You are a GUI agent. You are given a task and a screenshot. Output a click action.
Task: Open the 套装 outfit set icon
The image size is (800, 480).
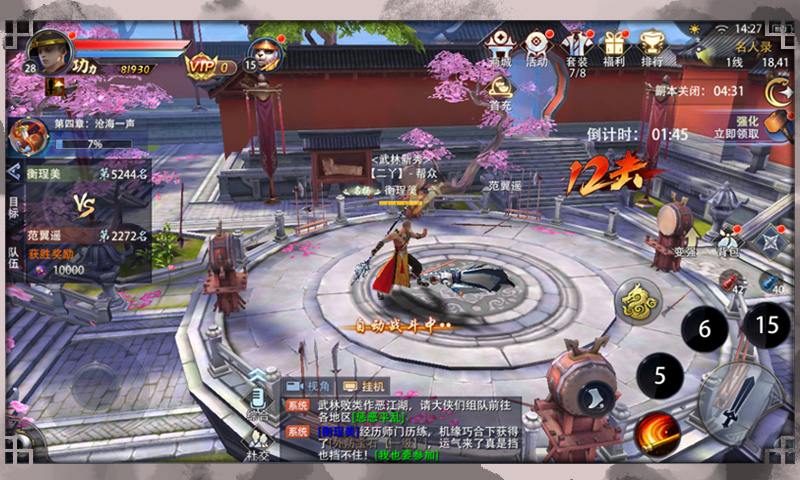pyautogui.click(x=577, y=49)
